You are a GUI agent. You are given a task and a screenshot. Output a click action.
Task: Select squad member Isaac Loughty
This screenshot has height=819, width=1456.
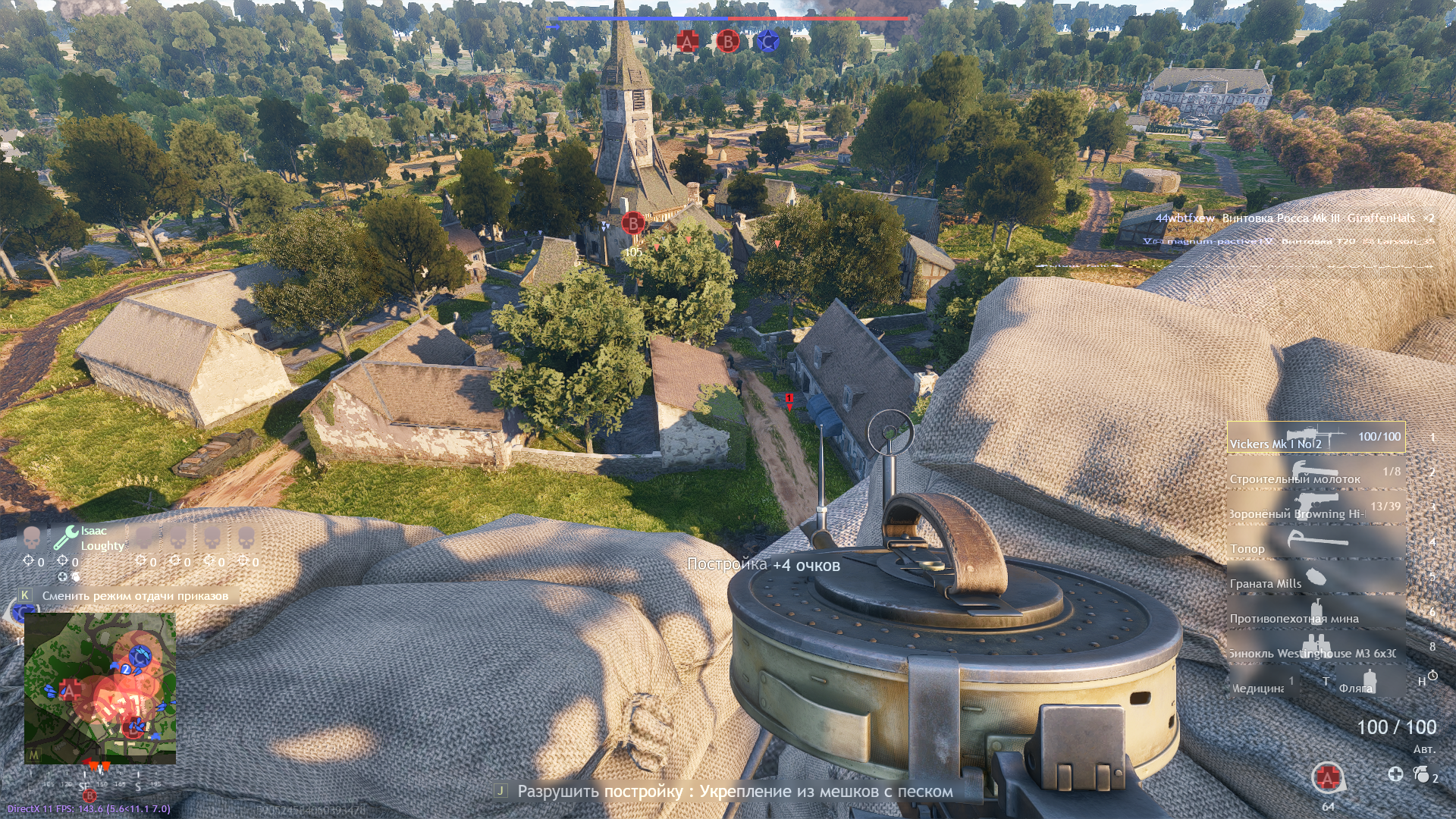click(93, 538)
